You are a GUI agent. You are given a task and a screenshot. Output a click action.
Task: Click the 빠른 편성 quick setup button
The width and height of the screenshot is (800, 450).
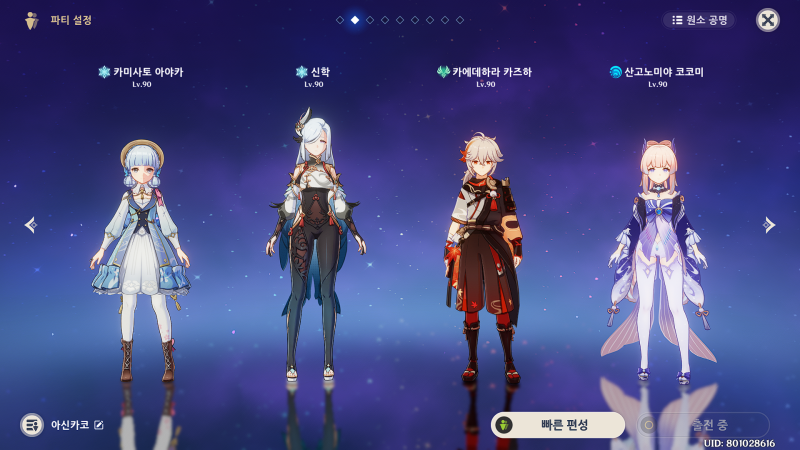click(x=557, y=425)
